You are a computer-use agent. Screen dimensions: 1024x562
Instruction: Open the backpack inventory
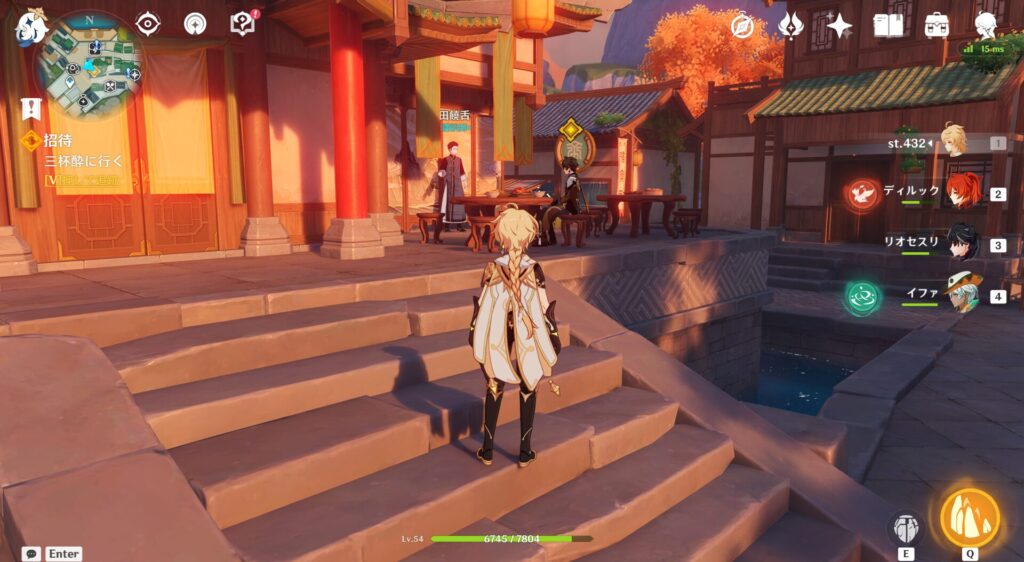coord(937,26)
